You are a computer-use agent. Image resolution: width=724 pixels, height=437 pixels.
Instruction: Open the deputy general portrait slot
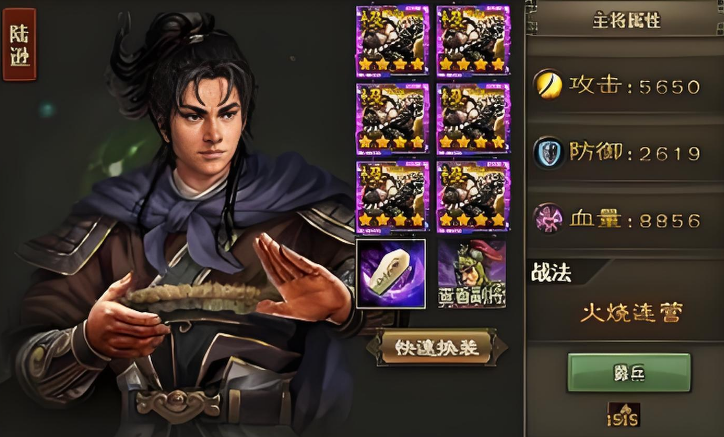coord(472,273)
